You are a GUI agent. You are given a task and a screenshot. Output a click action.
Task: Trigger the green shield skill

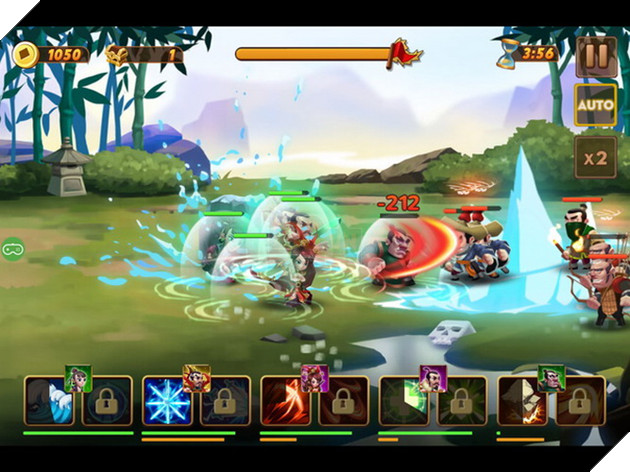coord(404,401)
